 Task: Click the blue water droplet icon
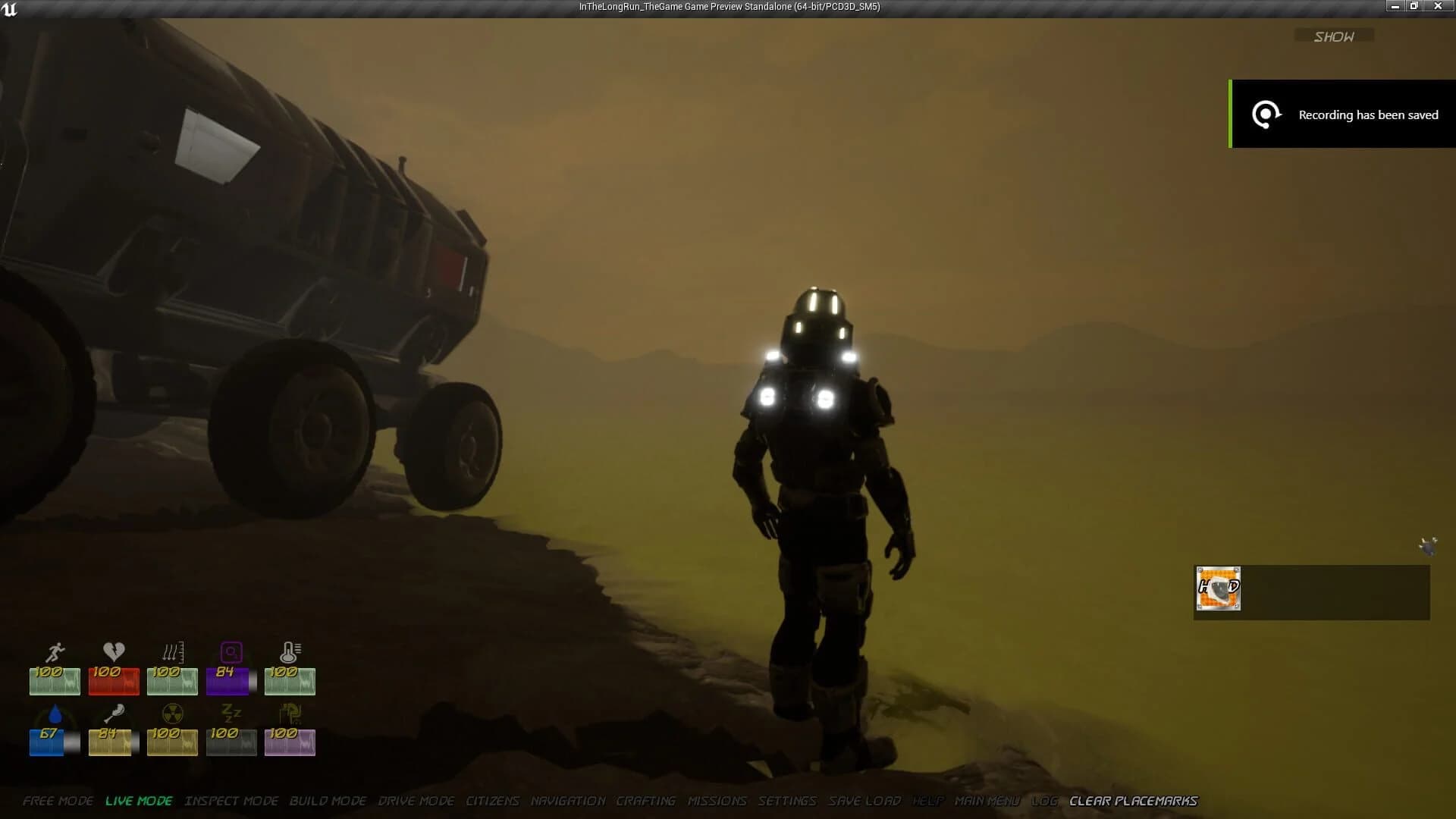coord(53,714)
